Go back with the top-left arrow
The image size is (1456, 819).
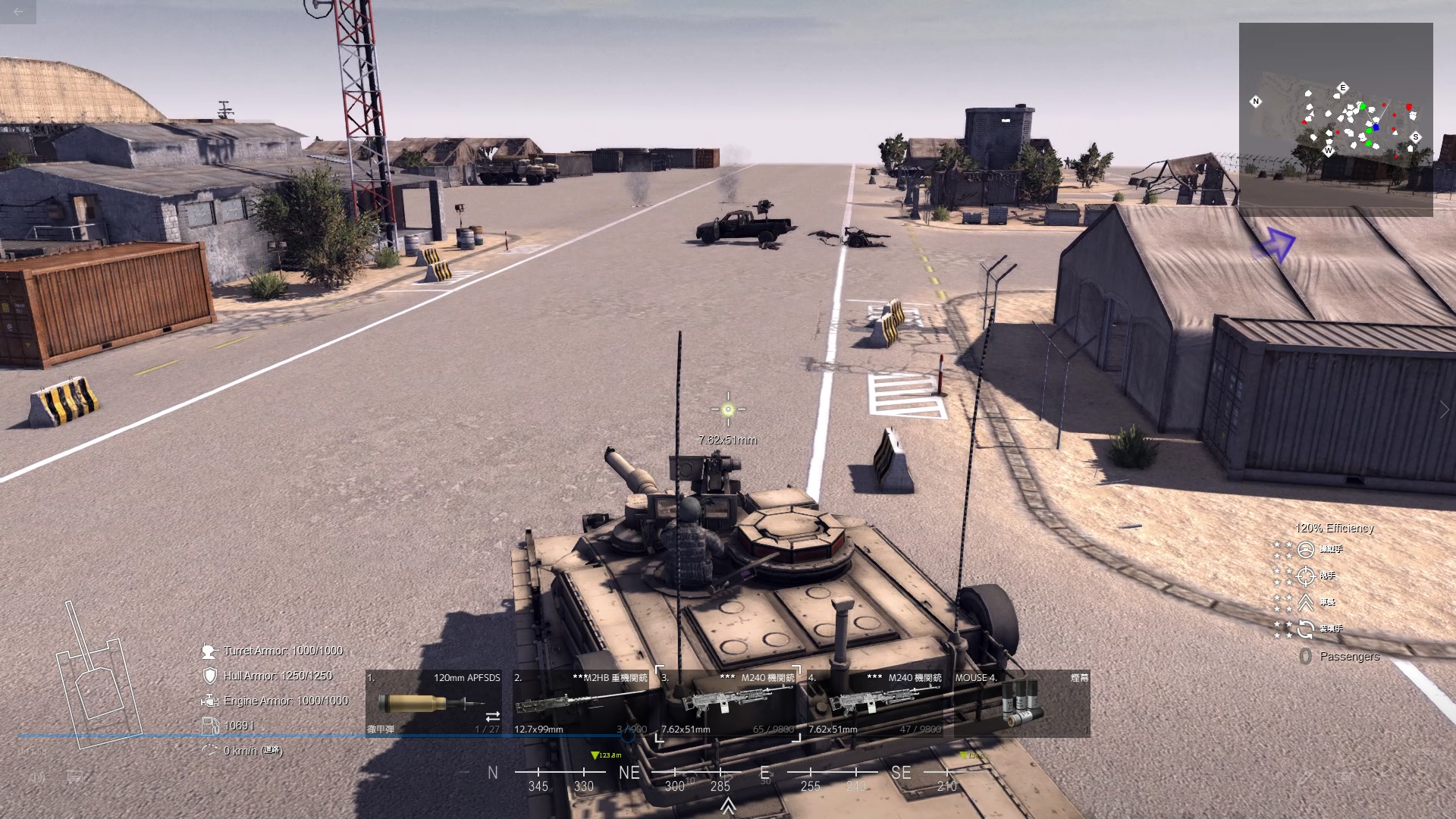[18, 11]
